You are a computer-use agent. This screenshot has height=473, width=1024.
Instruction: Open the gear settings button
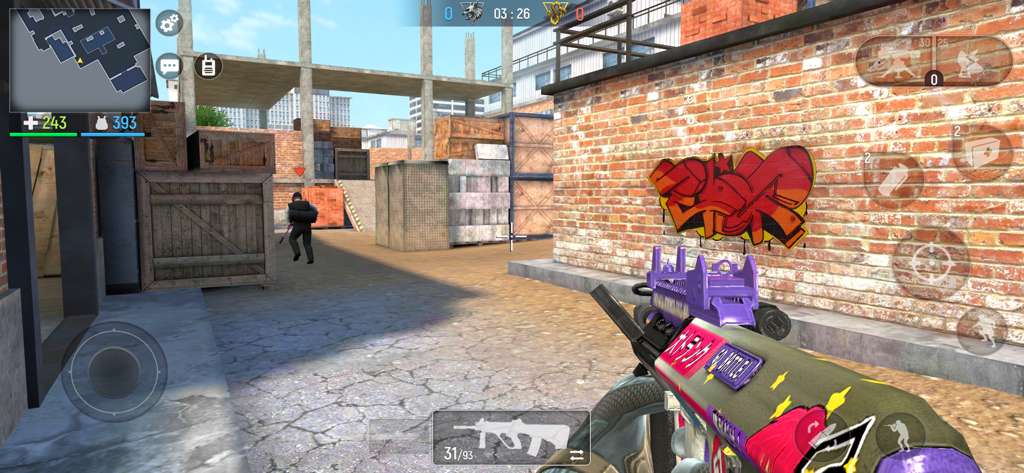pyautogui.click(x=169, y=22)
